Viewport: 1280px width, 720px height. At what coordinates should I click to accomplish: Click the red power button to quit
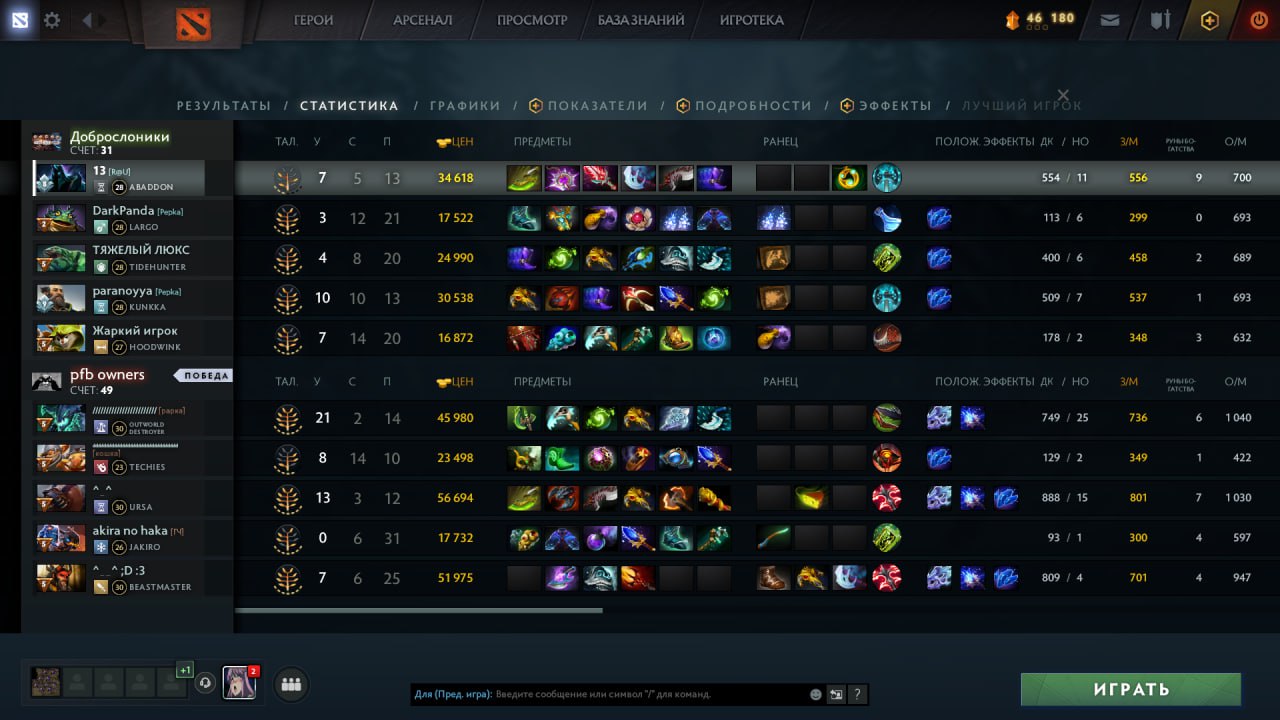pos(1259,20)
